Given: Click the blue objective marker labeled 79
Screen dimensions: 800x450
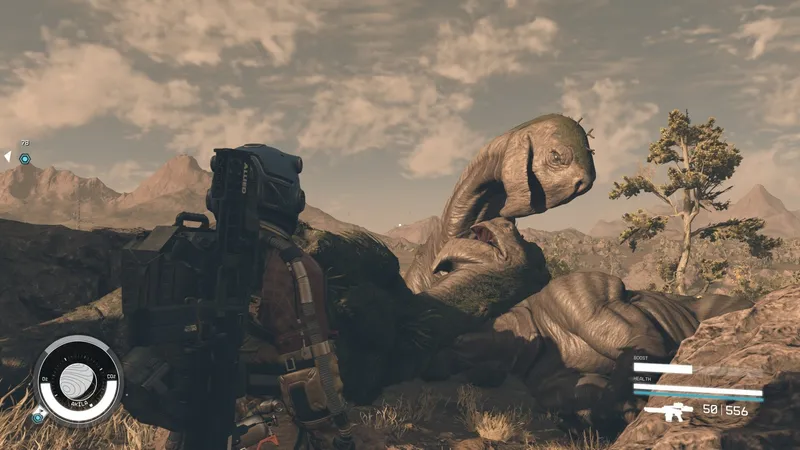Looking at the screenshot, I should [25, 158].
